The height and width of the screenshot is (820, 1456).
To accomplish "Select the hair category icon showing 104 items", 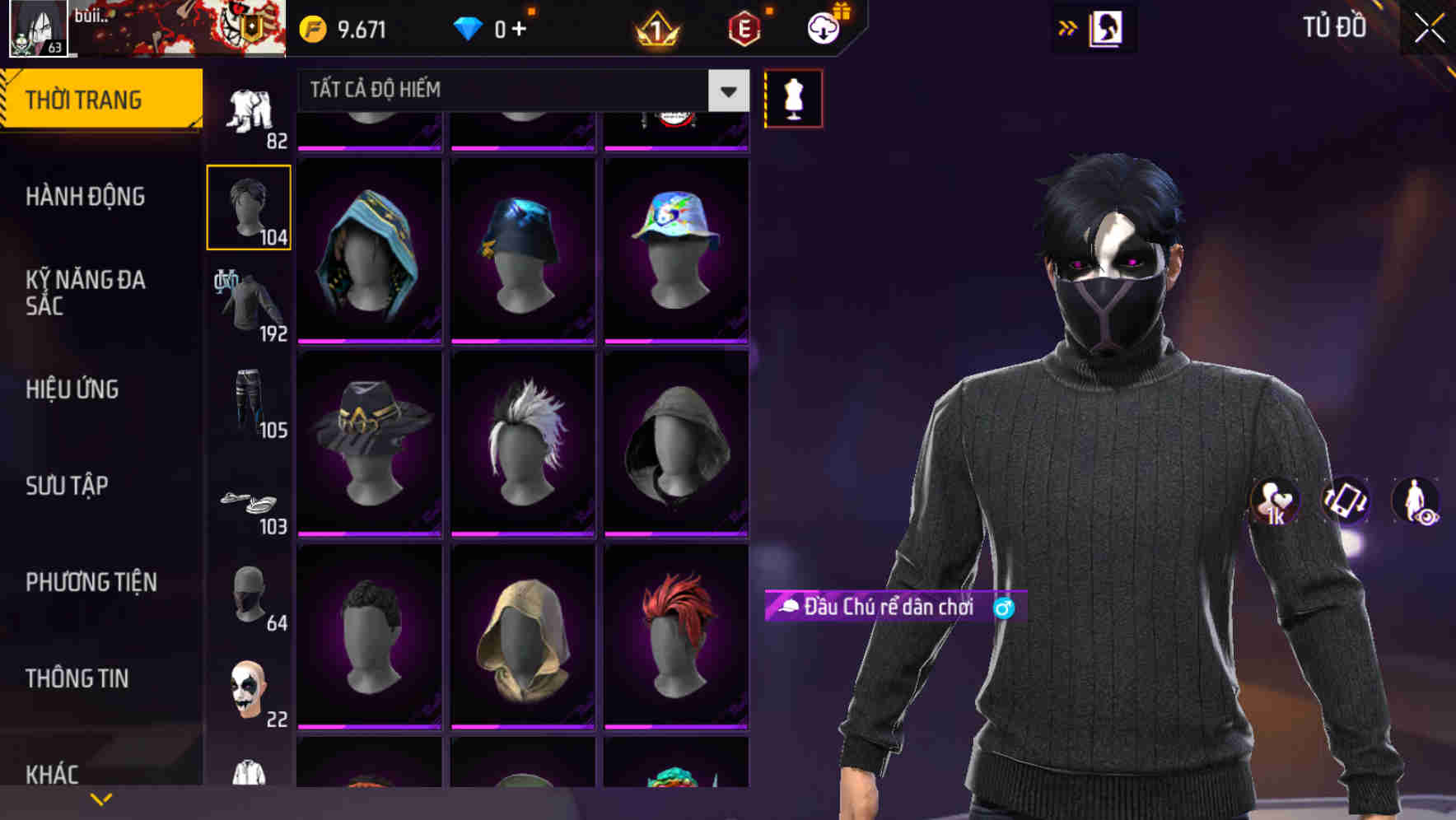I will click(248, 206).
